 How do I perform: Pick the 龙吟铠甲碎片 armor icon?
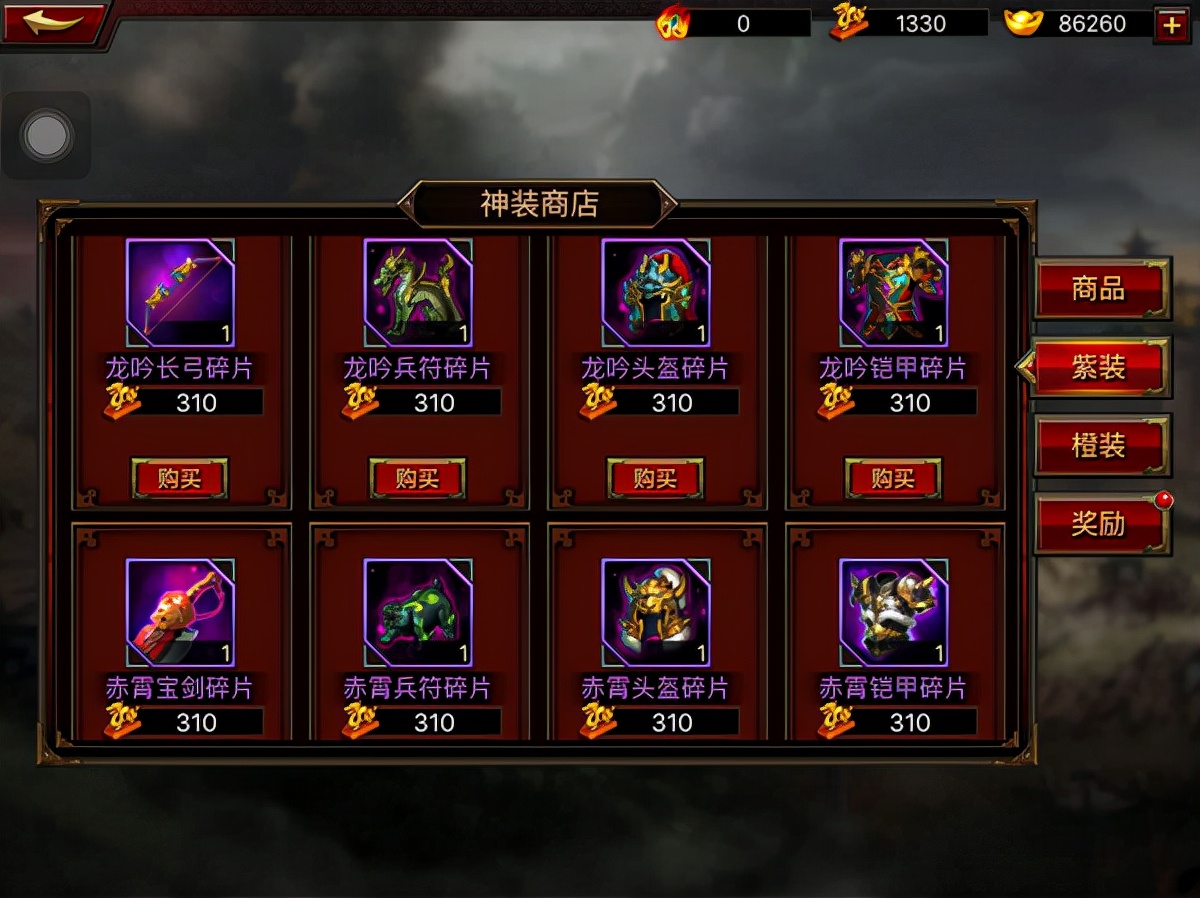click(x=894, y=293)
